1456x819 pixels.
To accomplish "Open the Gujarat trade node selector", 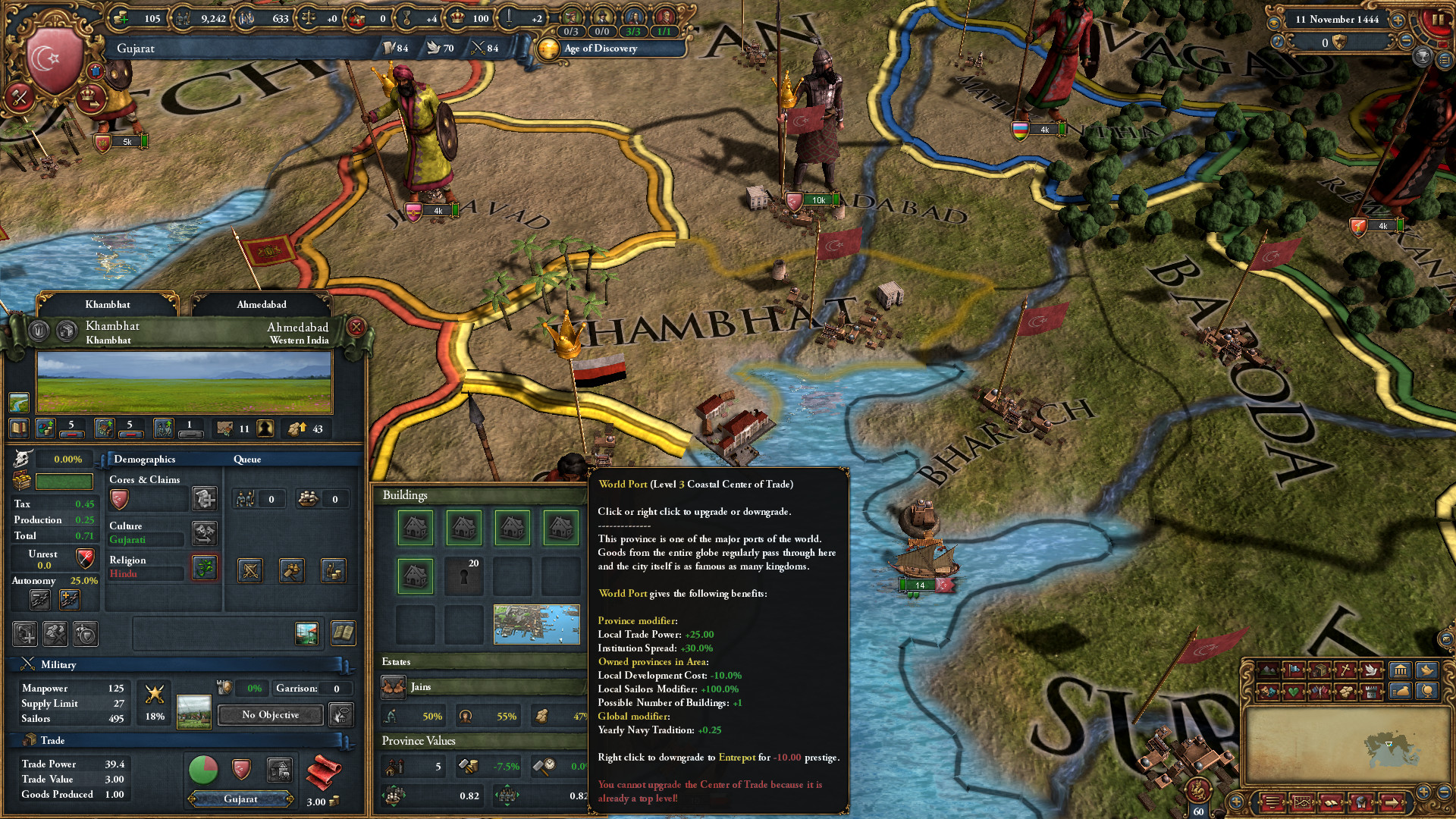I will tap(241, 799).
